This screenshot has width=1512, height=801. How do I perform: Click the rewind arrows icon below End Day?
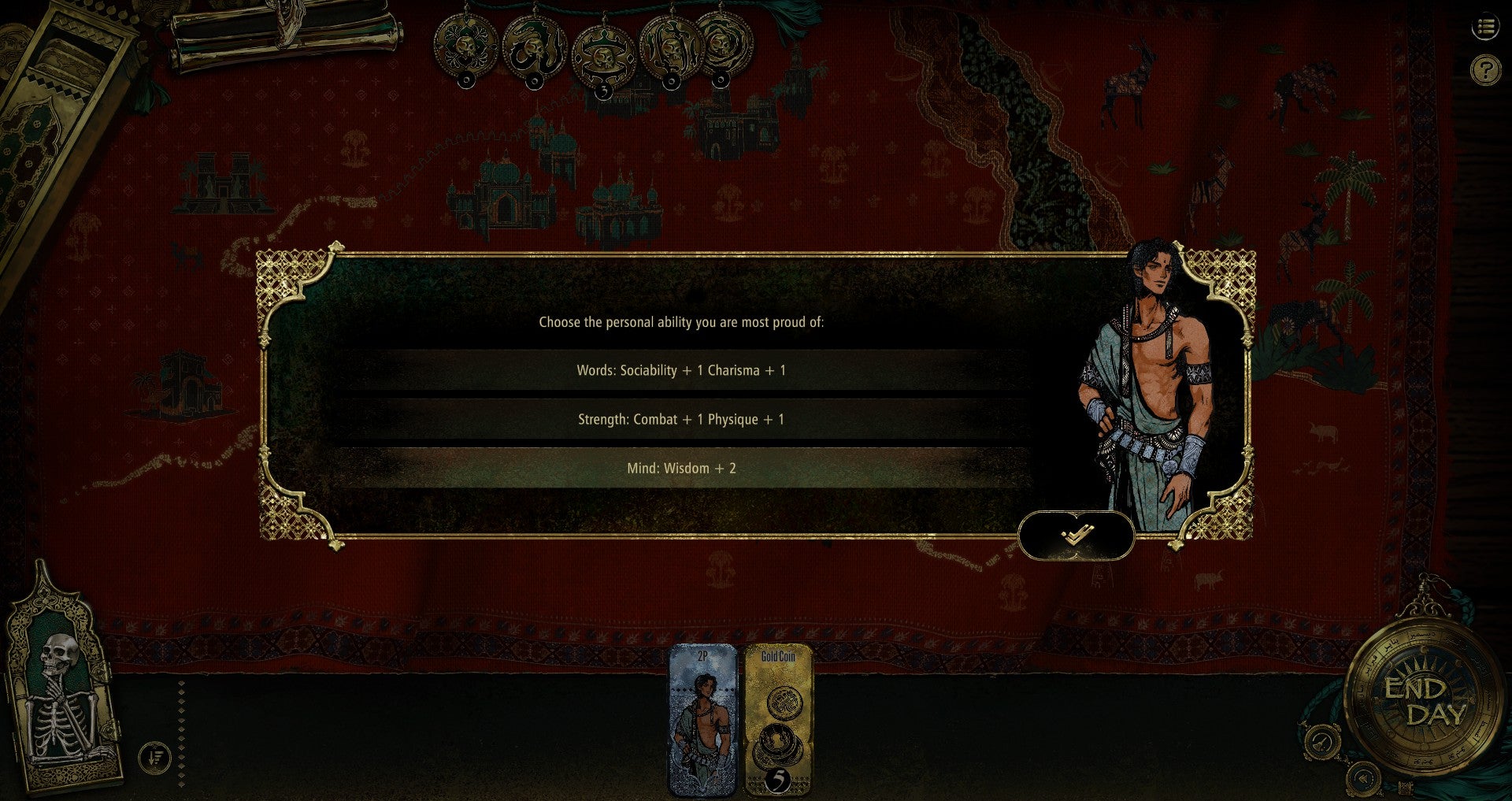(1363, 778)
